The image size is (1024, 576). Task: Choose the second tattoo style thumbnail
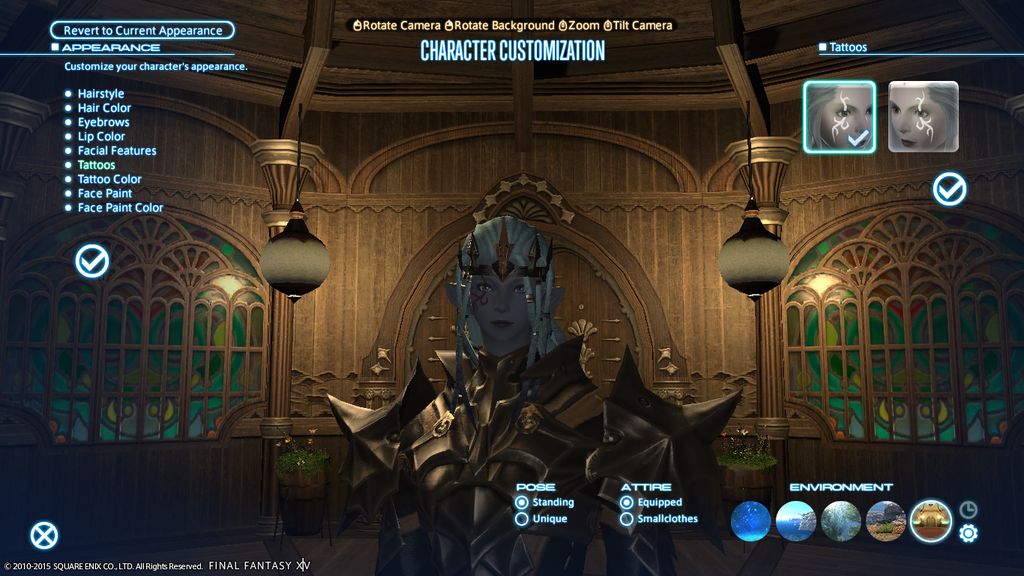[923, 117]
